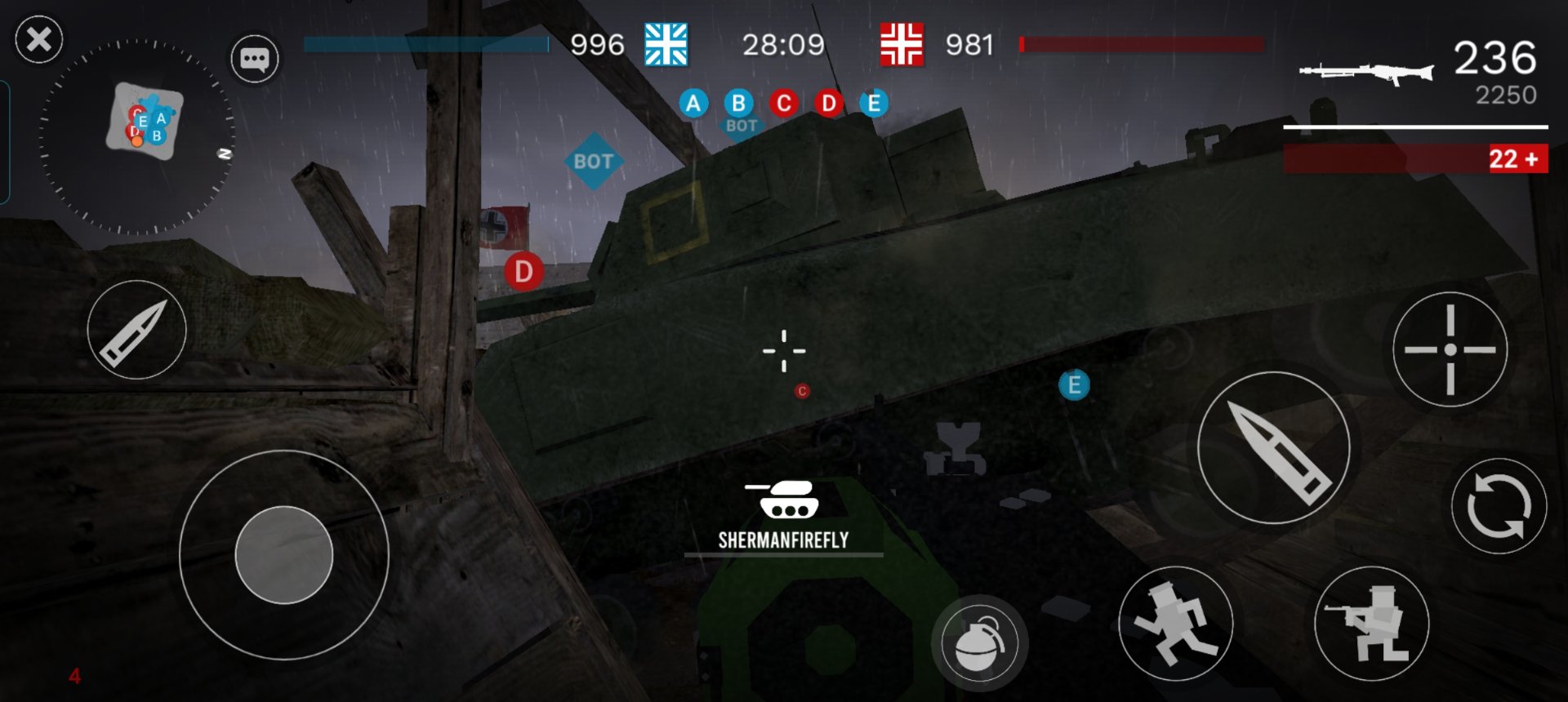Reload with the circular arrows button
Image resolution: width=1568 pixels, height=702 pixels.
tap(1498, 506)
